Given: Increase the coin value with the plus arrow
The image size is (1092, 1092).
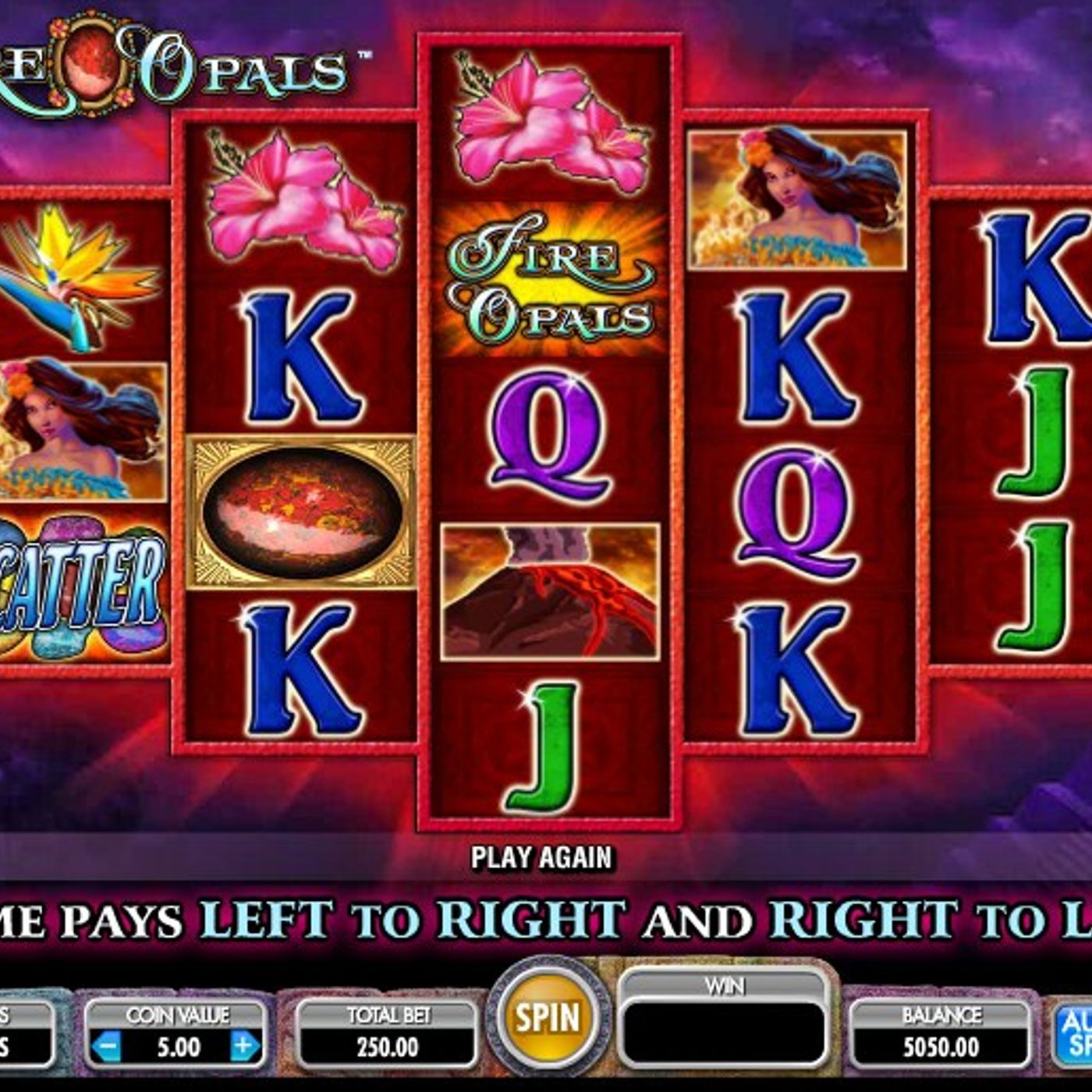Looking at the screenshot, I should click(244, 1046).
